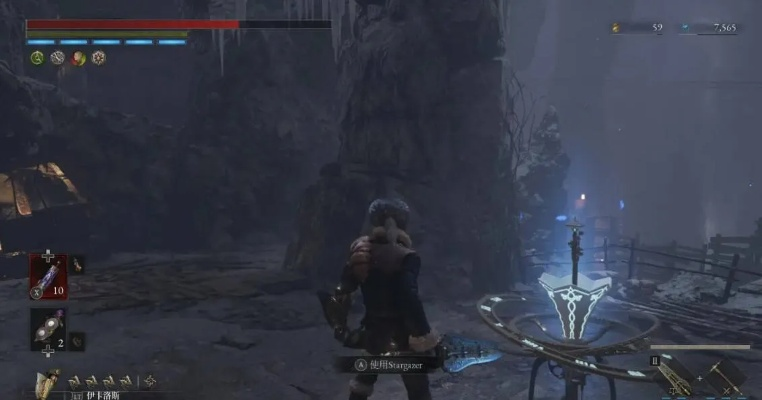Select the small icon beside the lower belt slot
The image size is (762, 400).
pos(78,341)
